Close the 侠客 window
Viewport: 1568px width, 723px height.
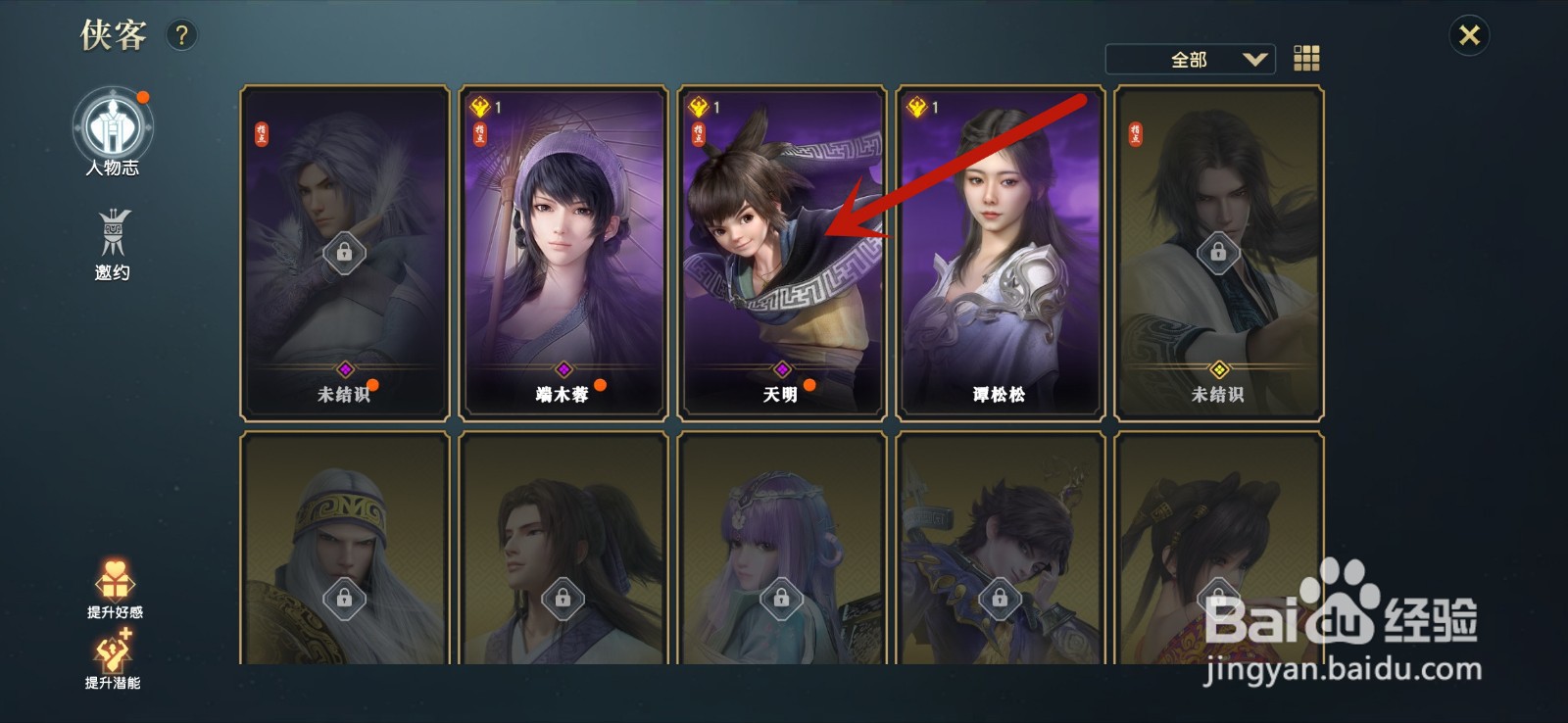point(1470,34)
